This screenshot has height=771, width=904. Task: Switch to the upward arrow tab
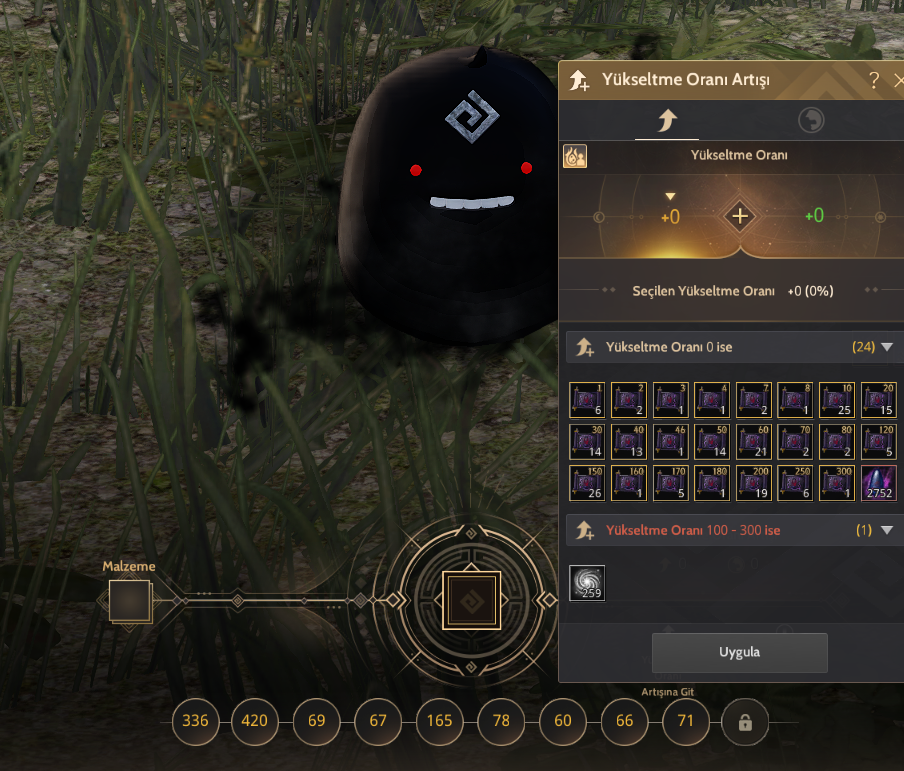coord(666,122)
